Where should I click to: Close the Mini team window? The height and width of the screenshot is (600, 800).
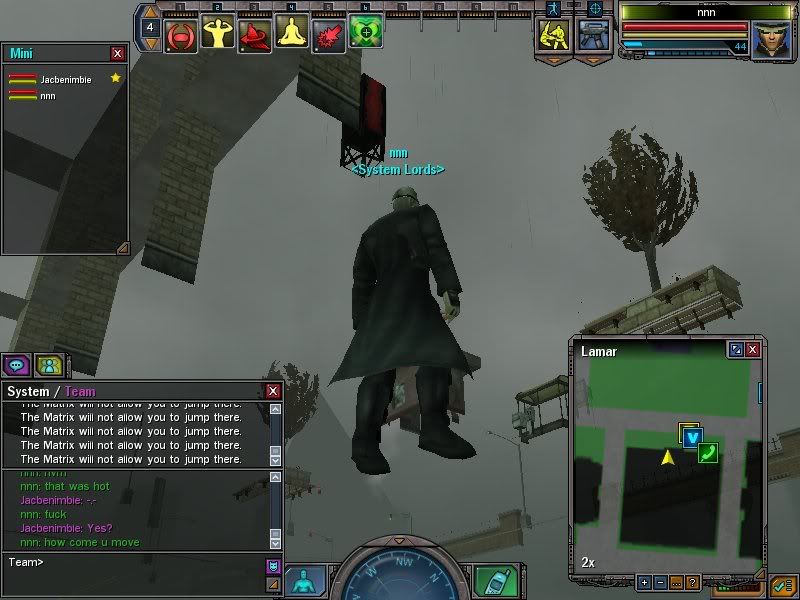tap(118, 53)
